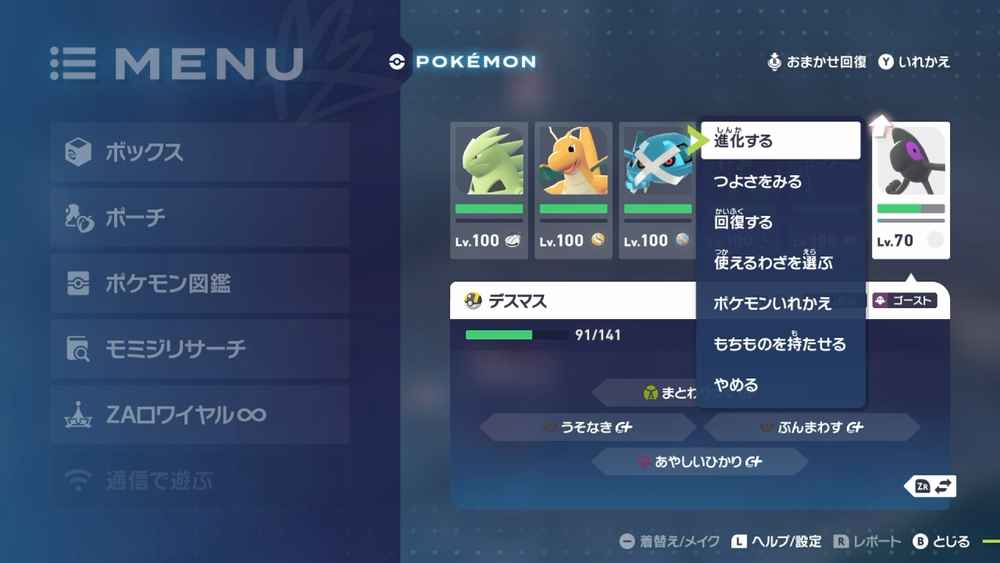Open 使えるわざを選ぶ move selection
Viewport: 1000px width, 563px height.
[780, 263]
